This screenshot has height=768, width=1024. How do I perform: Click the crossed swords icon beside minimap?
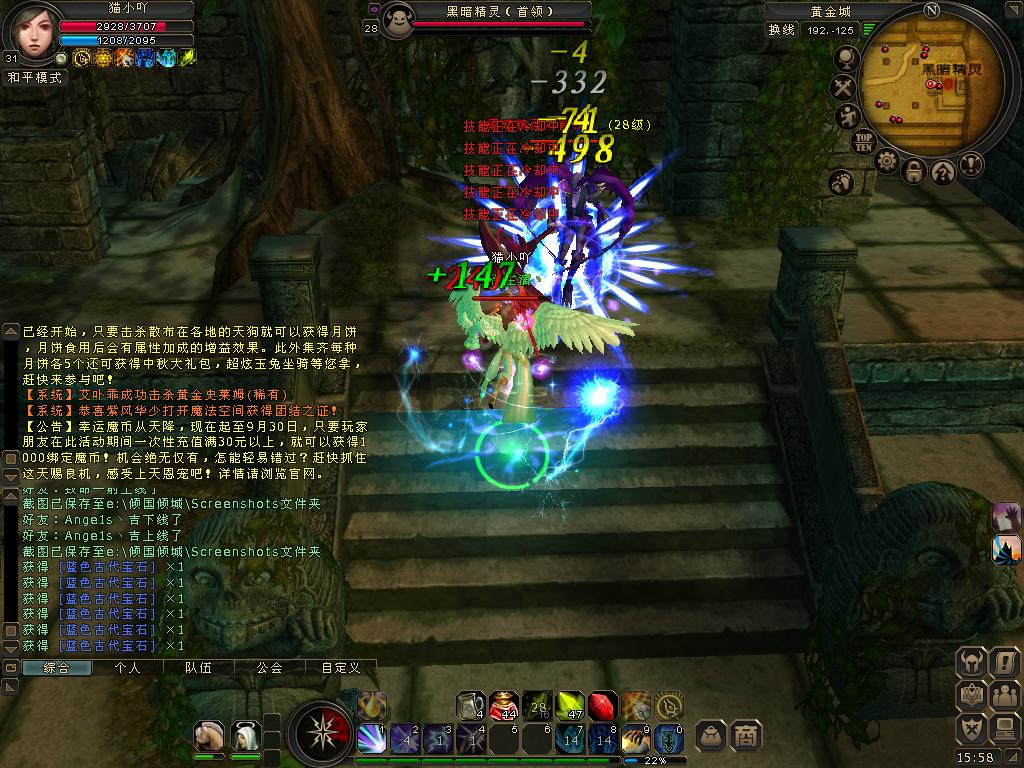pyautogui.click(x=844, y=89)
